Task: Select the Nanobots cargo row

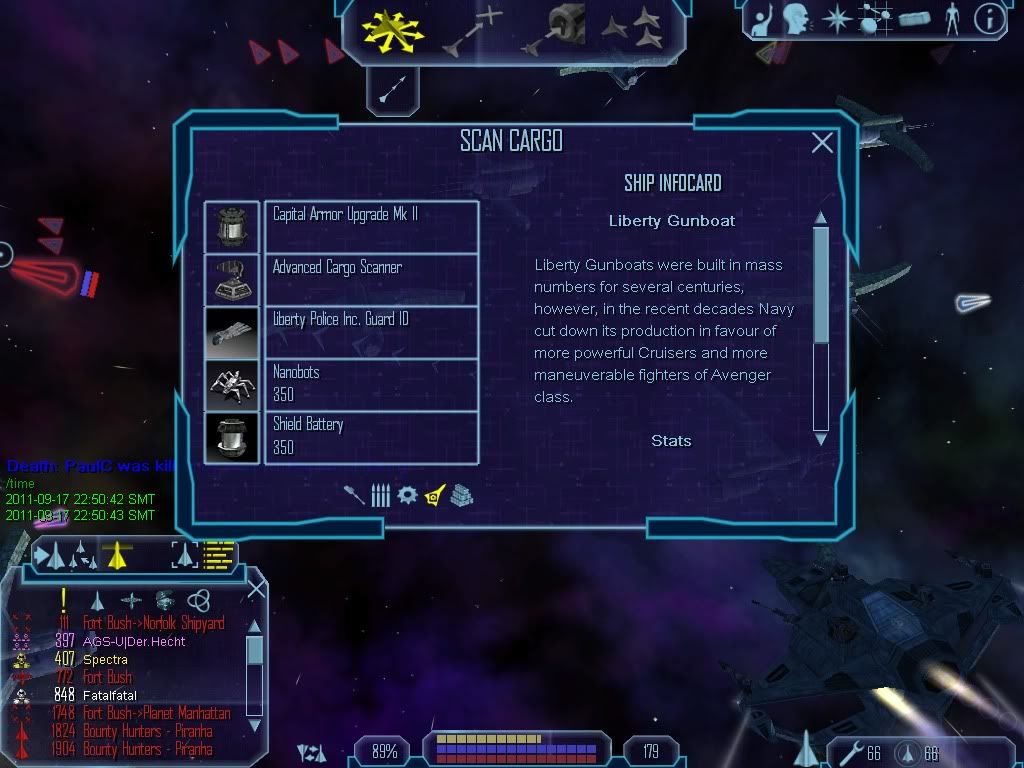Action: pos(371,384)
